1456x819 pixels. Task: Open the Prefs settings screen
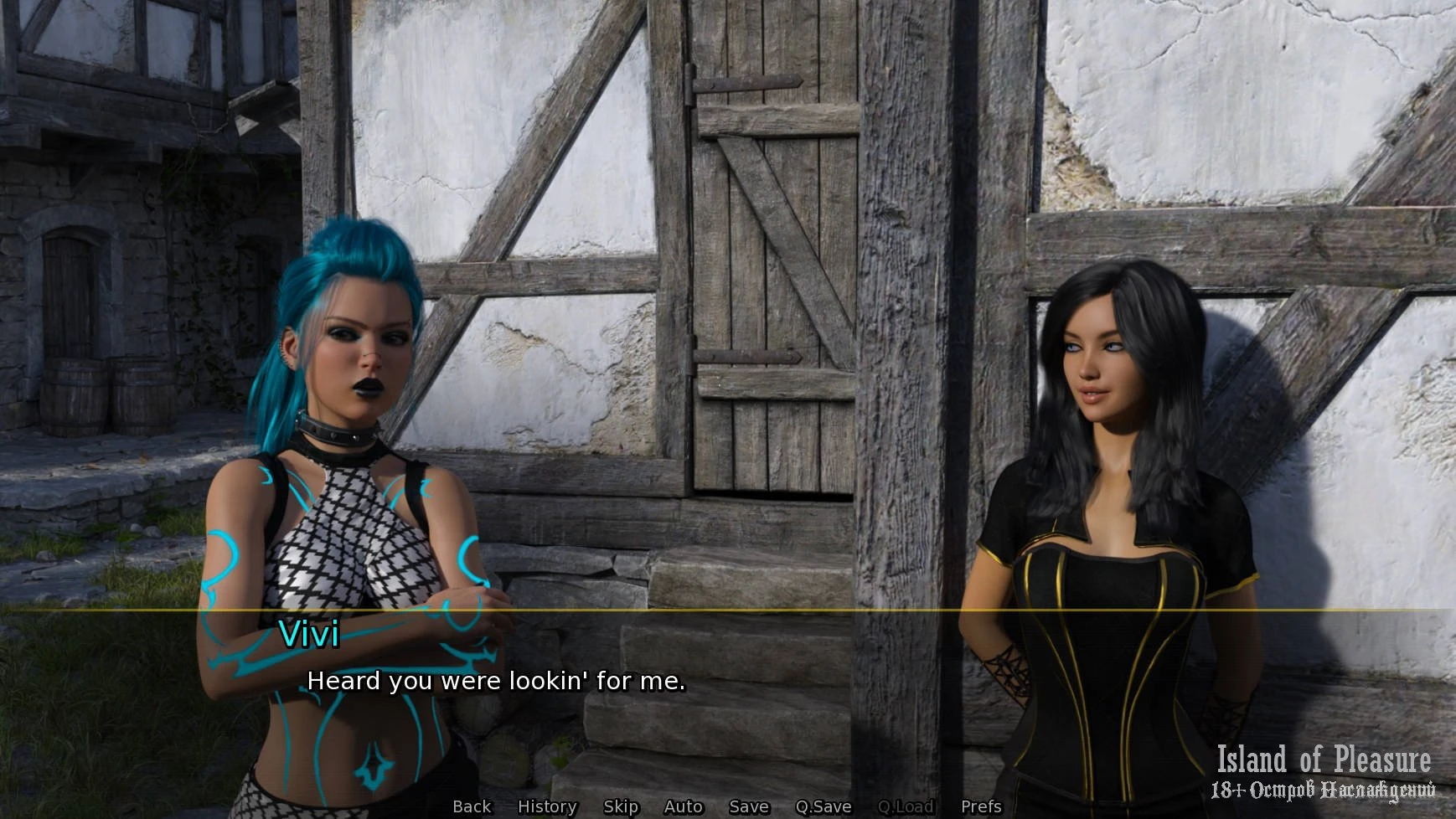pyautogui.click(x=981, y=806)
